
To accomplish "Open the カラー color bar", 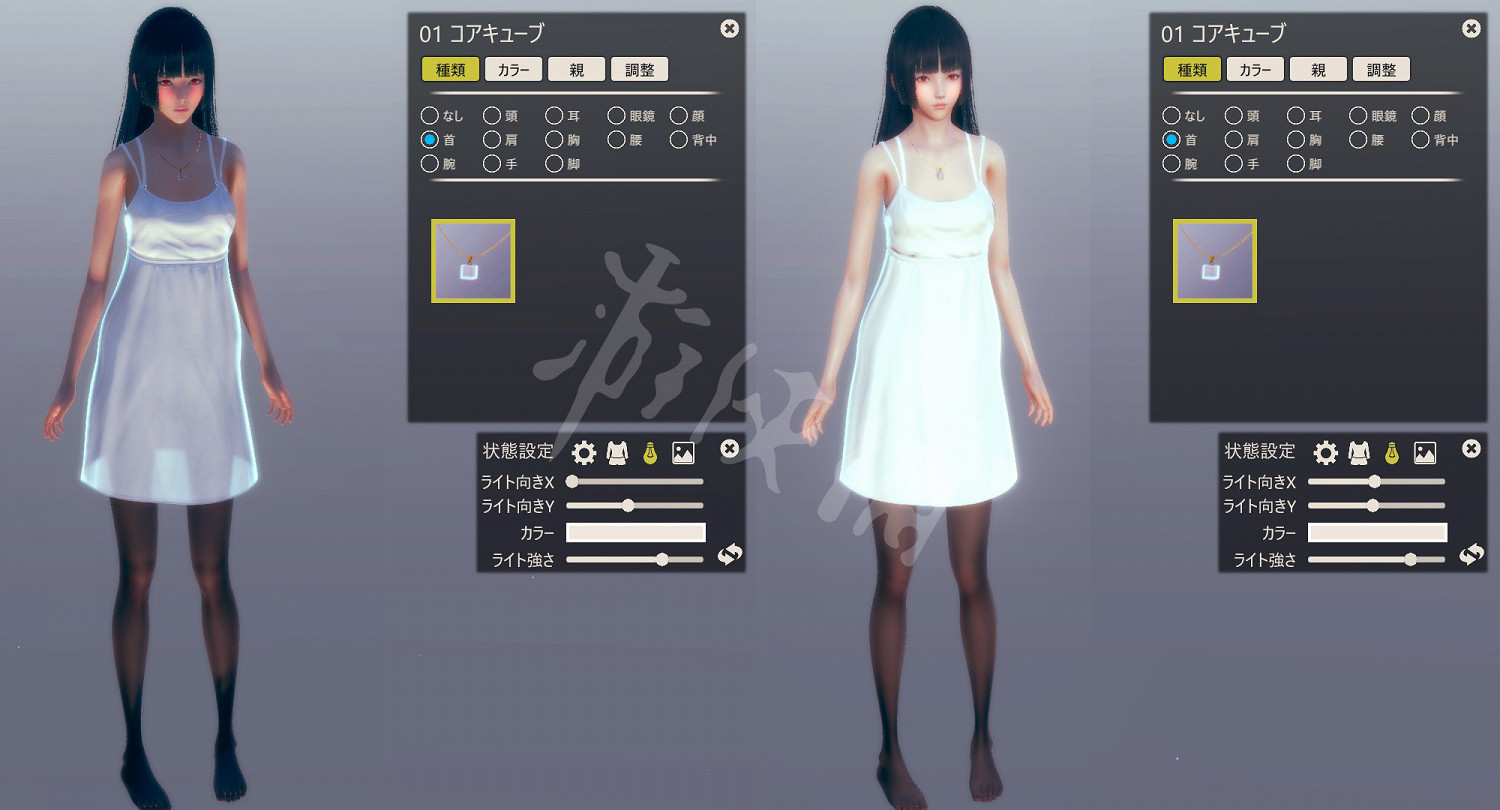I will tap(635, 532).
